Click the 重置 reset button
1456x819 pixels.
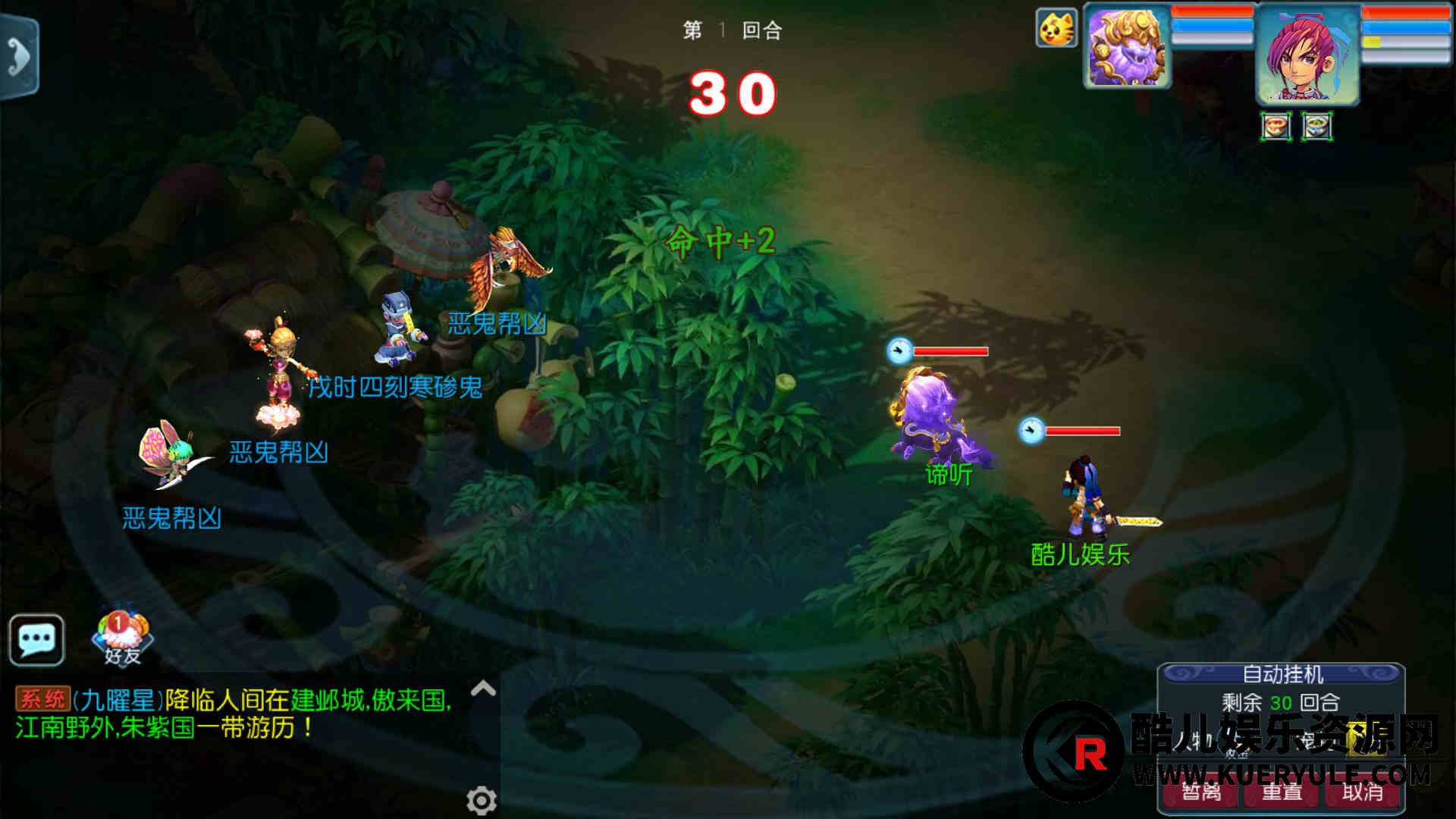click(x=1282, y=792)
